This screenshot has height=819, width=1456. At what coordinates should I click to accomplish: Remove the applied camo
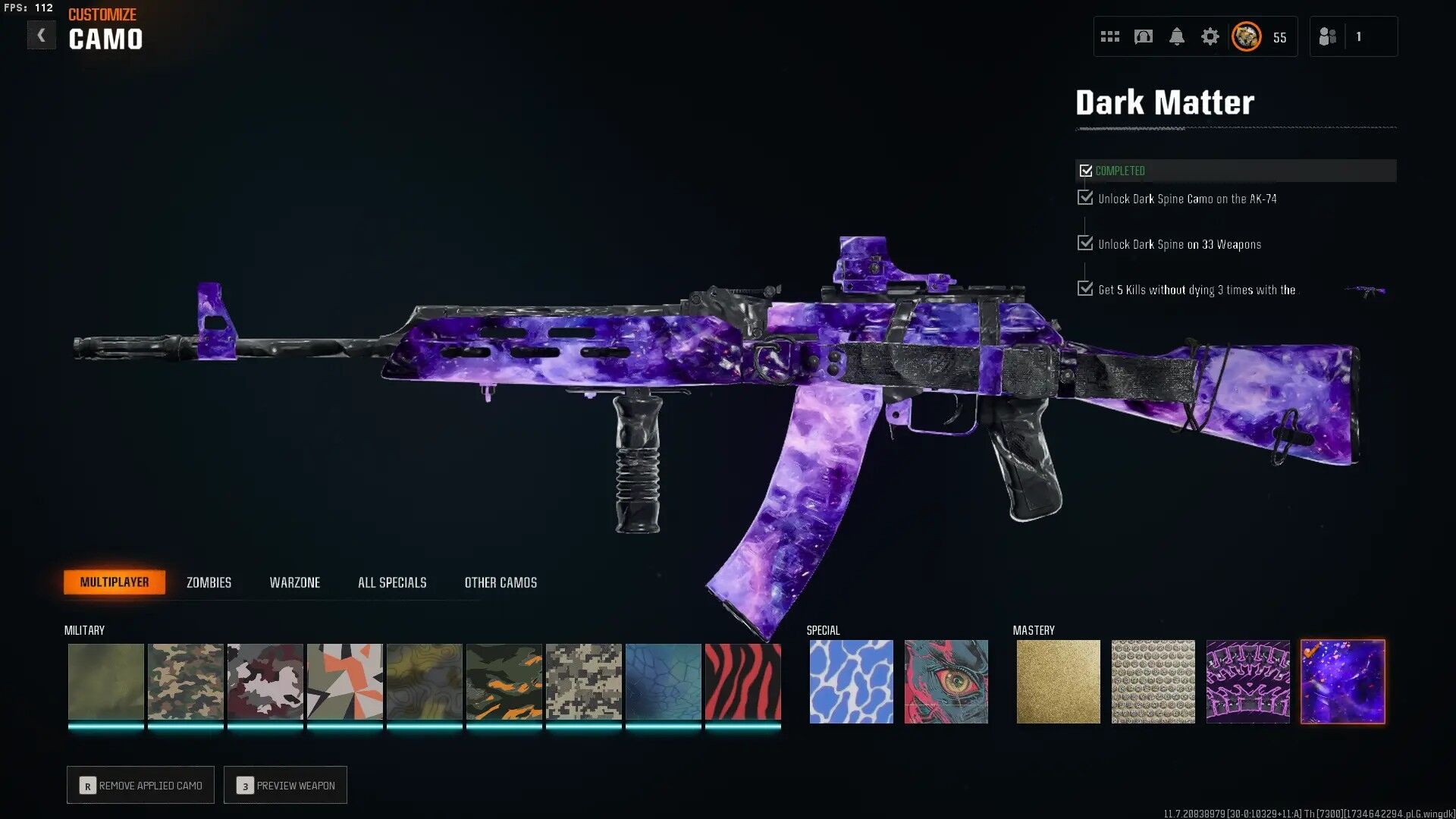[141, 785]
